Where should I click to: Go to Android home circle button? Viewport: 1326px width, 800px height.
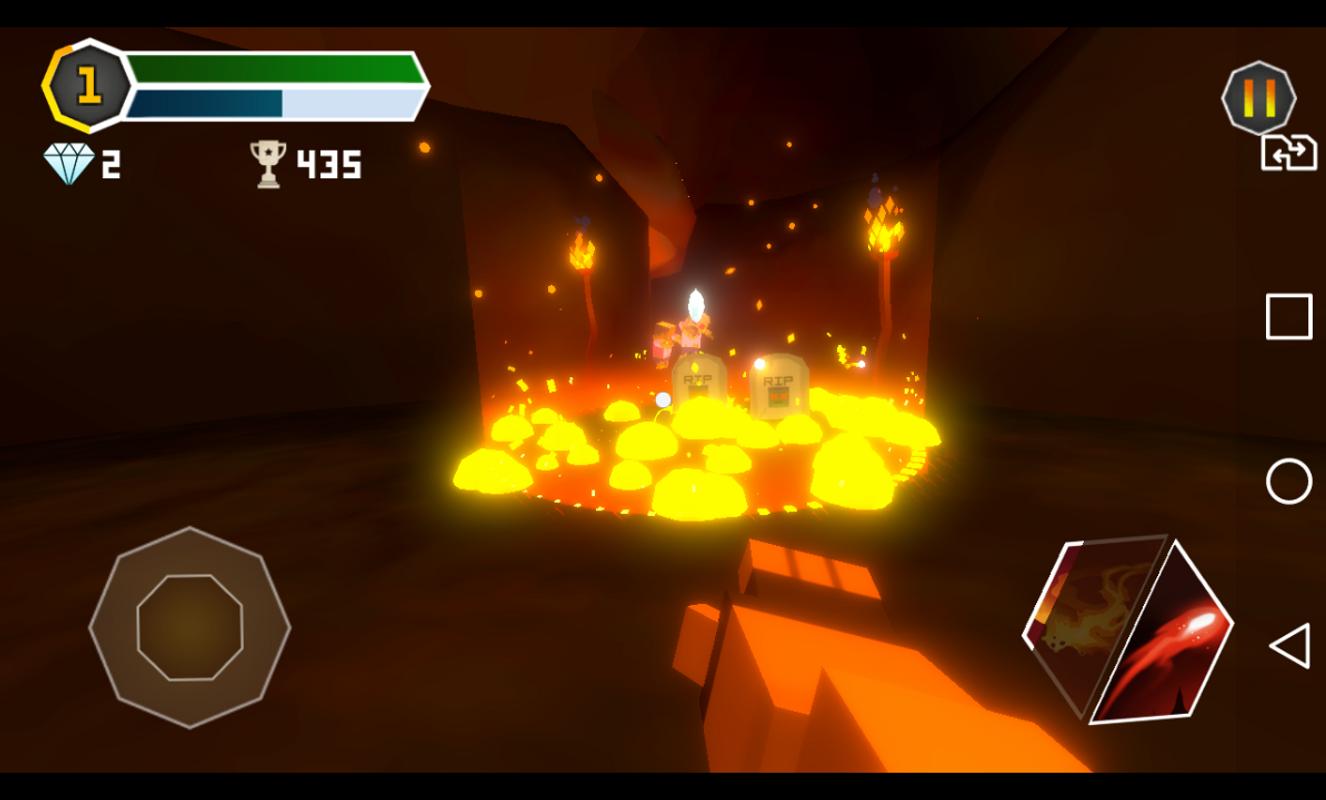[x=1288, y=482]
